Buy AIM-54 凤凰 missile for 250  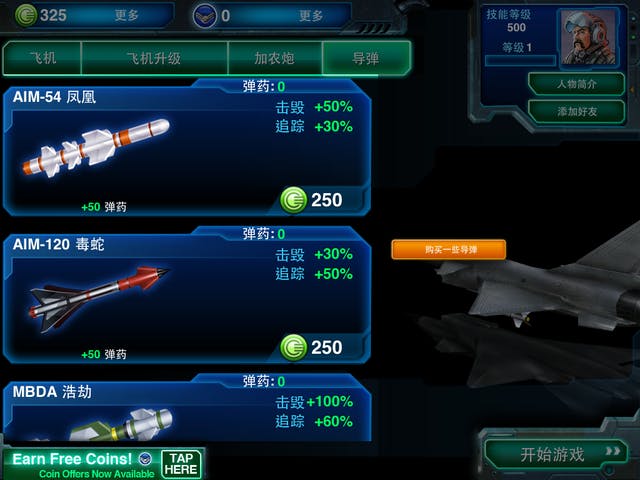312,200
